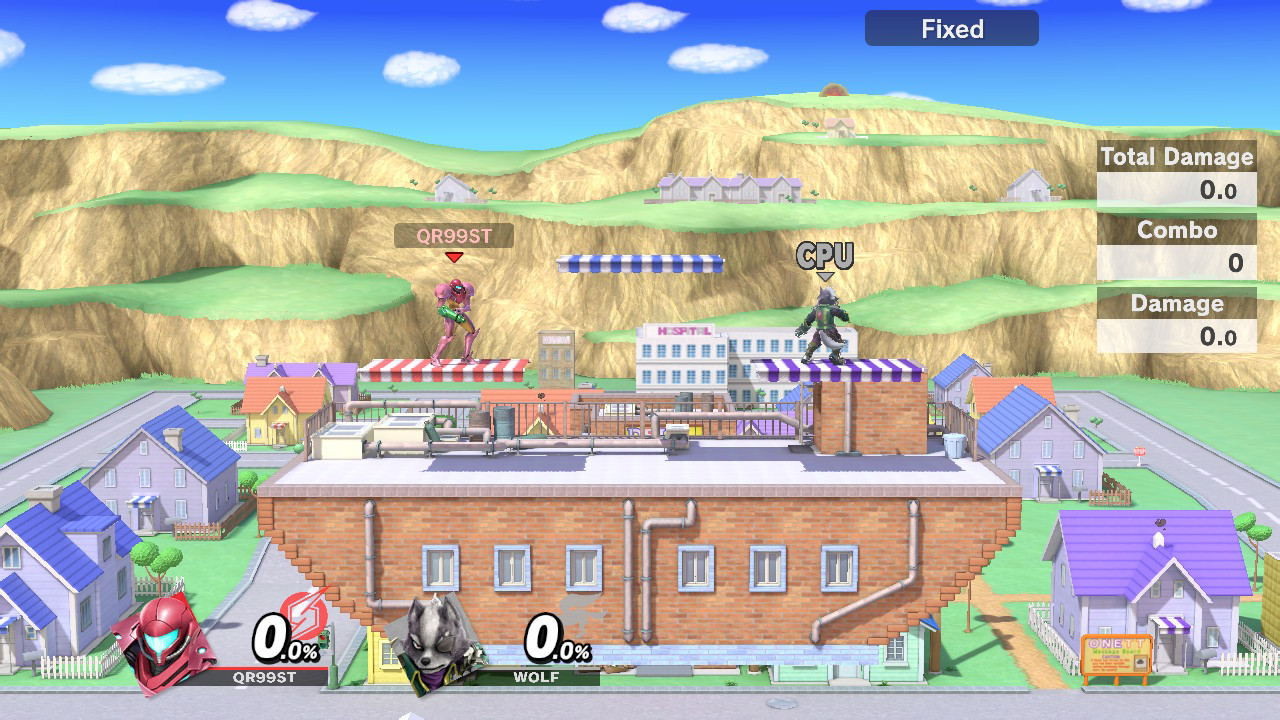Toggle the QR99ST player name tag
Image resolution: width=1280 pixels, height=720 pixels.
click(457, 236)
